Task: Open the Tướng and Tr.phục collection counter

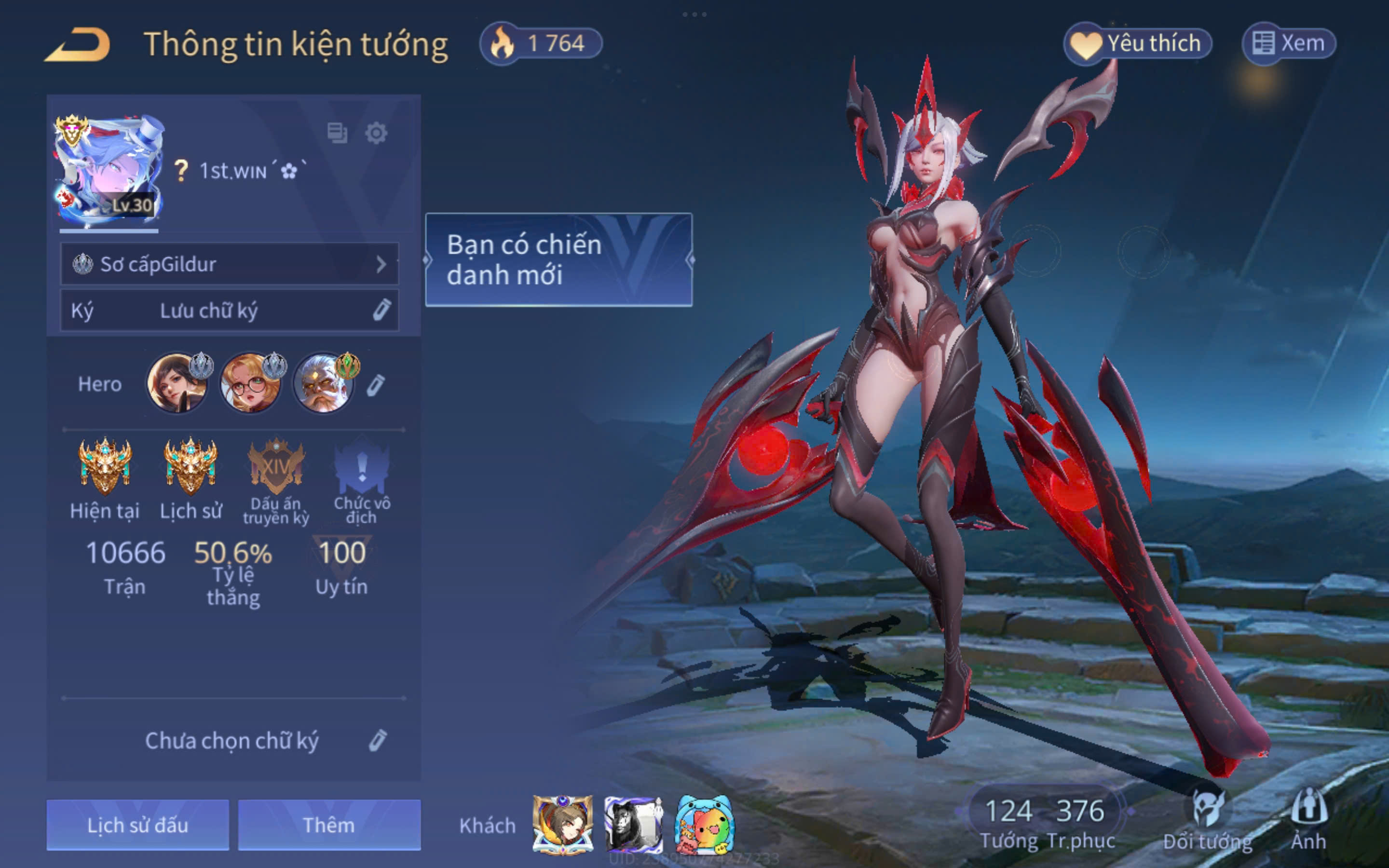Action: (x=1046, y=821)
